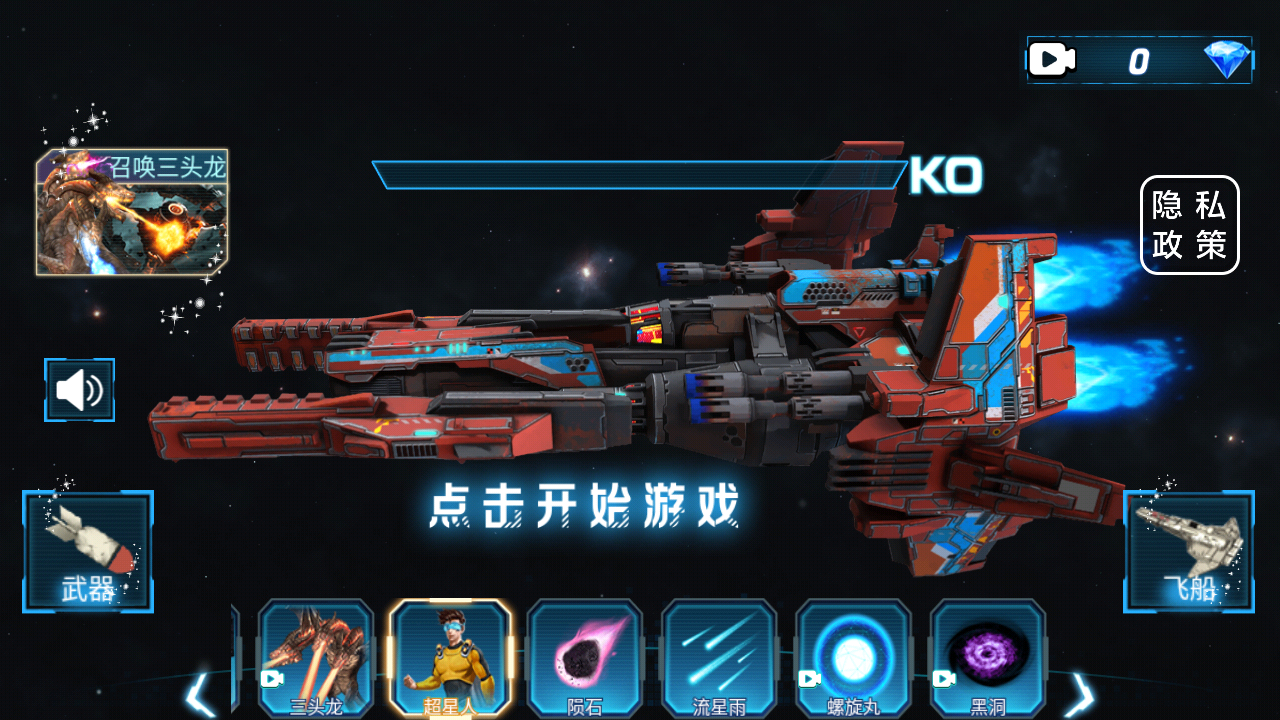The width and height of the screenshot is (1280, 720).
Task: Open the 飞船 spaceship panel
Action: [1192, 550]
